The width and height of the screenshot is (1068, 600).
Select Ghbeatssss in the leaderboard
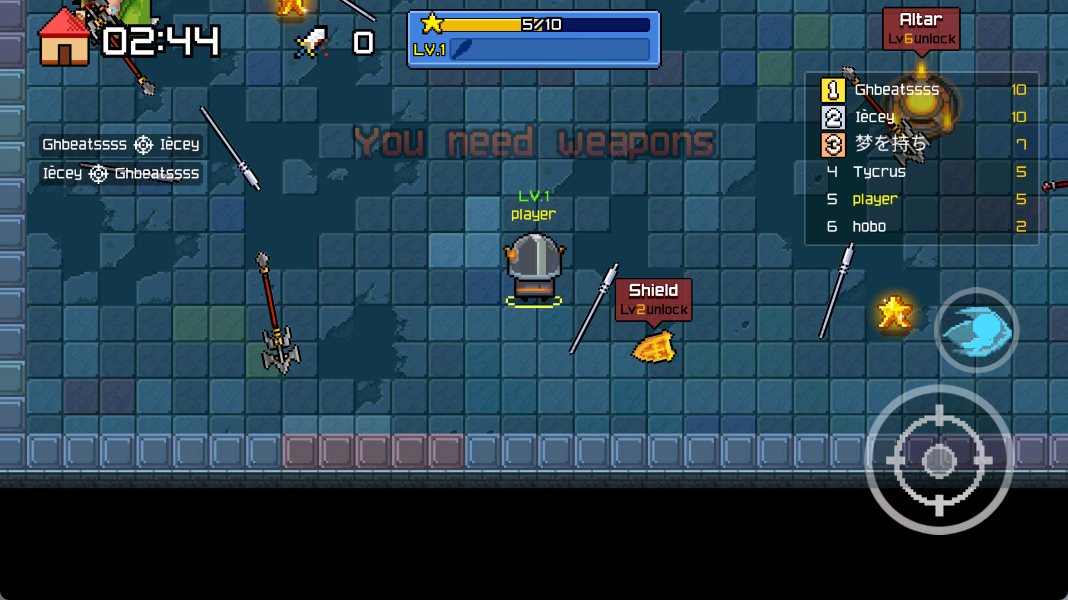pos(896,90)
